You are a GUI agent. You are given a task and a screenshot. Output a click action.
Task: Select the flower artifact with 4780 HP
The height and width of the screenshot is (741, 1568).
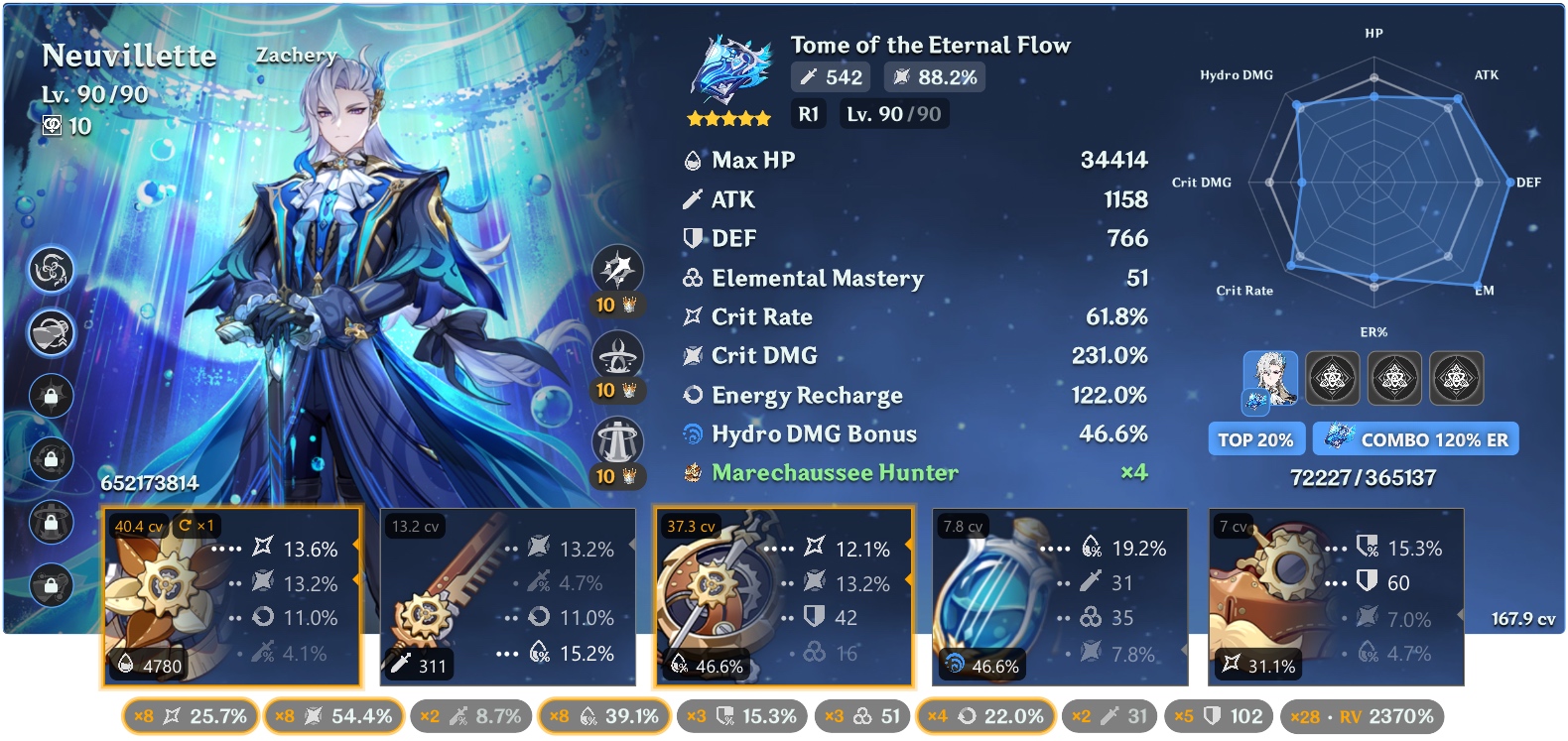tap(231, 597)
